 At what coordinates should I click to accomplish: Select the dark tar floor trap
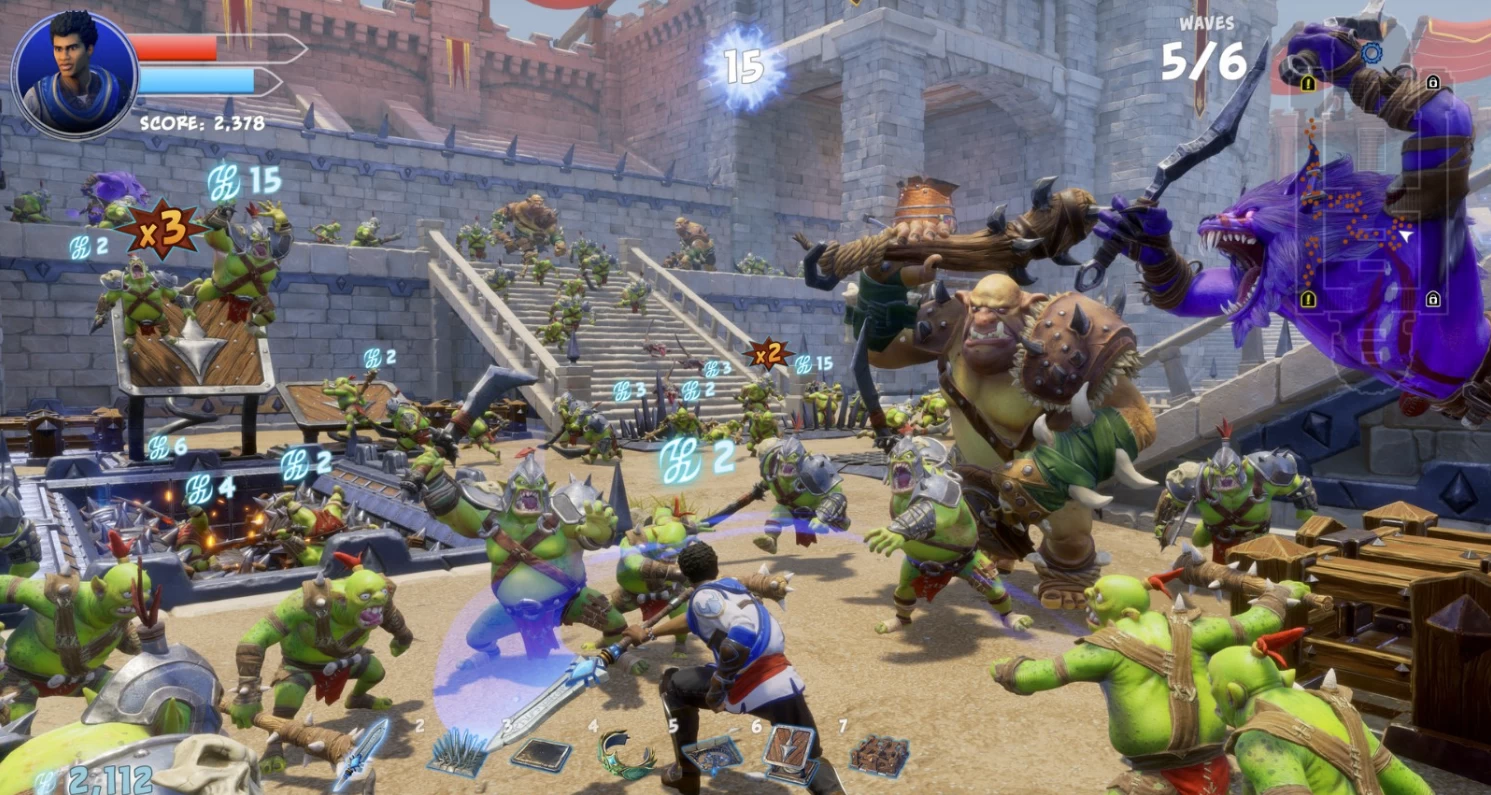point(541,755)
